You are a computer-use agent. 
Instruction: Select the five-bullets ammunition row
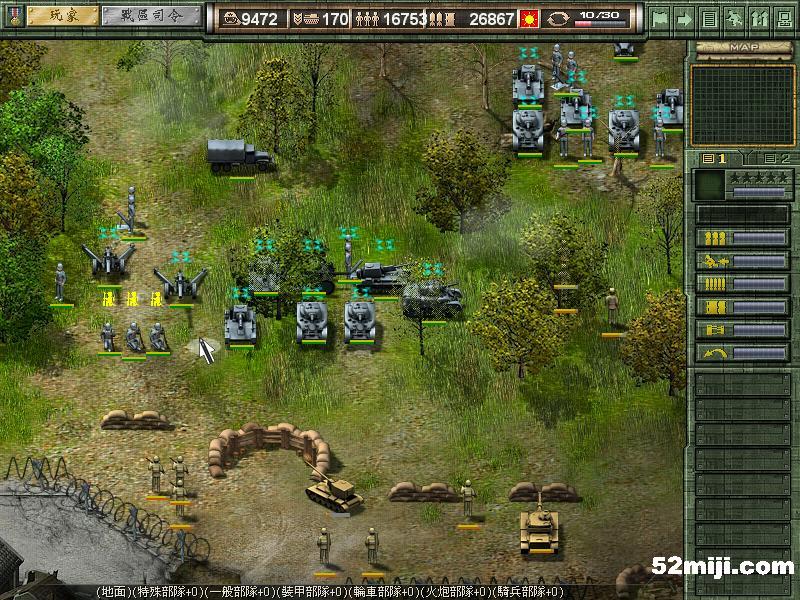[x=742, y=284]
